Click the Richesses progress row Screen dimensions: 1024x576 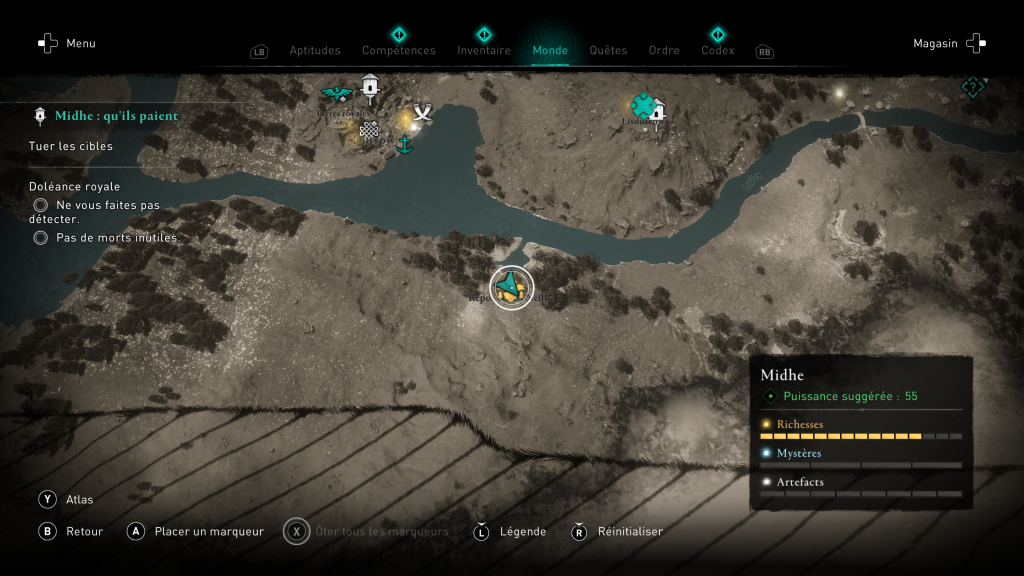[x=860, y=430]
